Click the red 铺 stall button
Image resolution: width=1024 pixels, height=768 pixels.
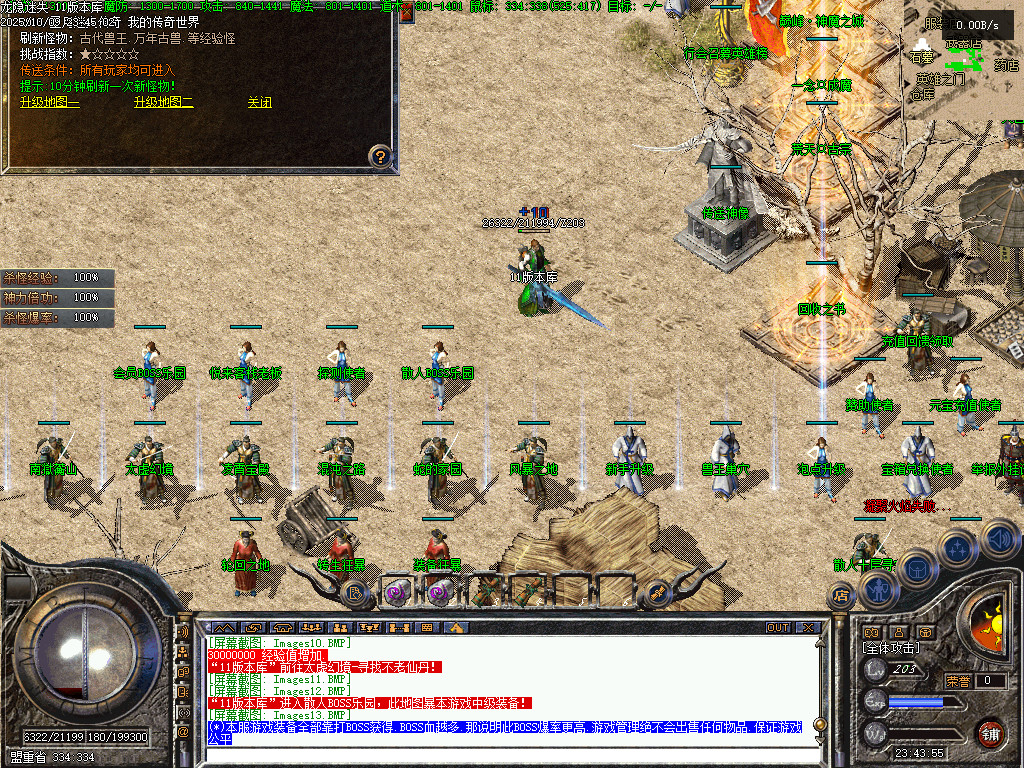pyautogui.click(x=989, y=733)
